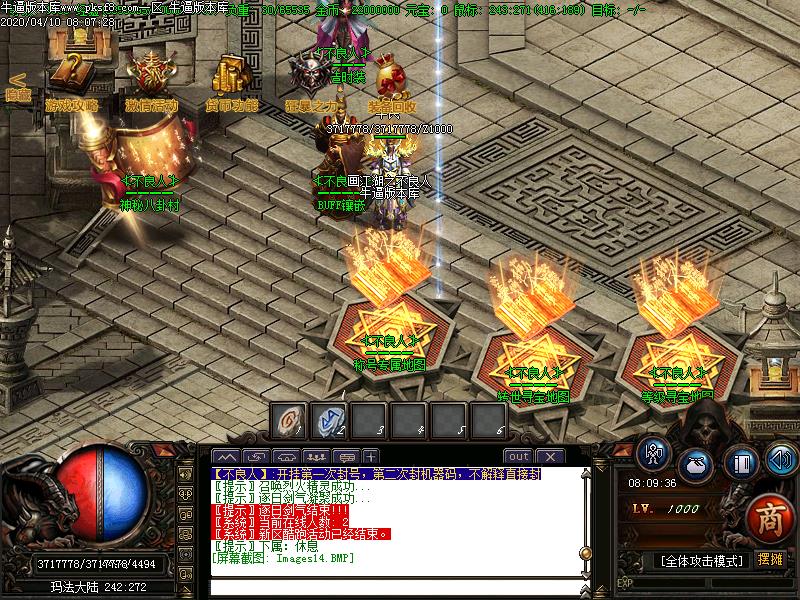Open the skill book round button

(x=740, y=463)
